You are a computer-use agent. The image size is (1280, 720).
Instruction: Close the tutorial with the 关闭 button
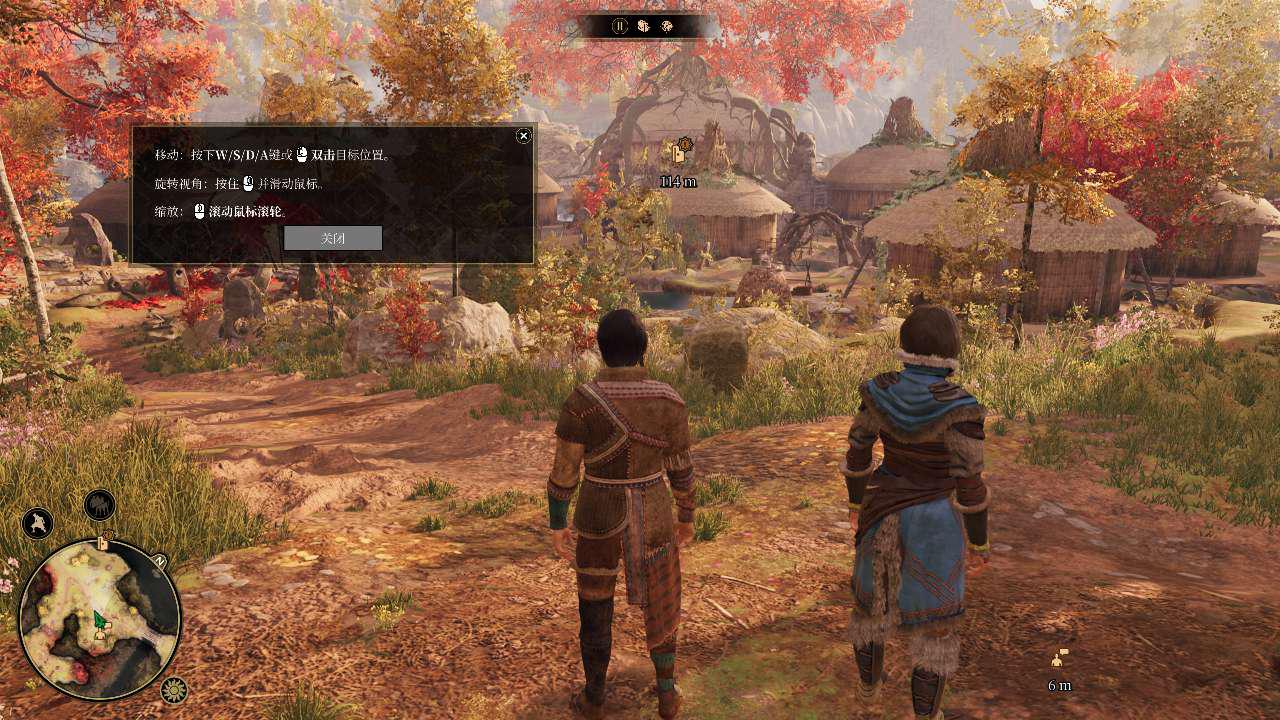[x=333, y=238]
